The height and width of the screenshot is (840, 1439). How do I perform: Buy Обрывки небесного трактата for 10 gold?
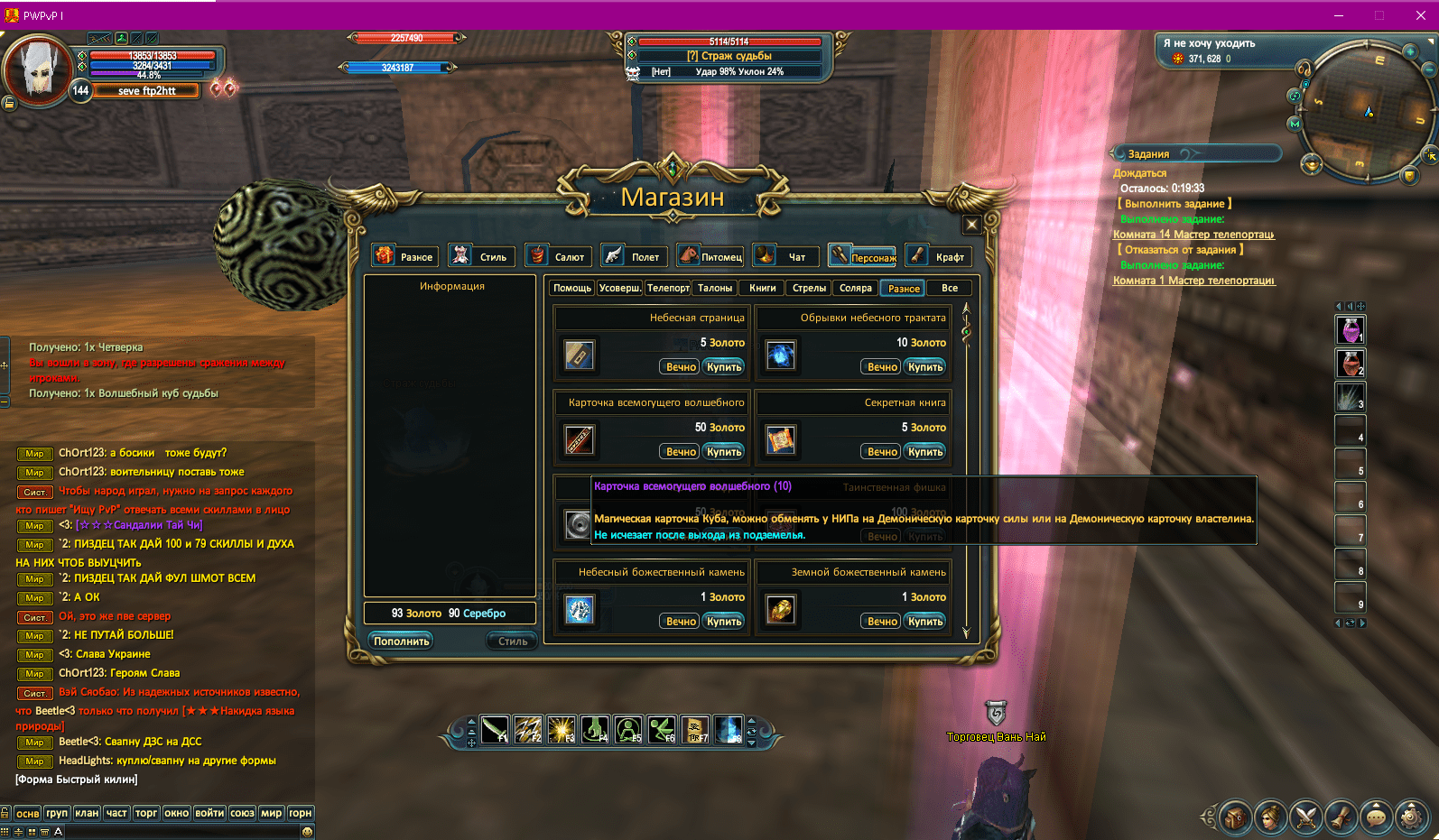pos(925,367)
